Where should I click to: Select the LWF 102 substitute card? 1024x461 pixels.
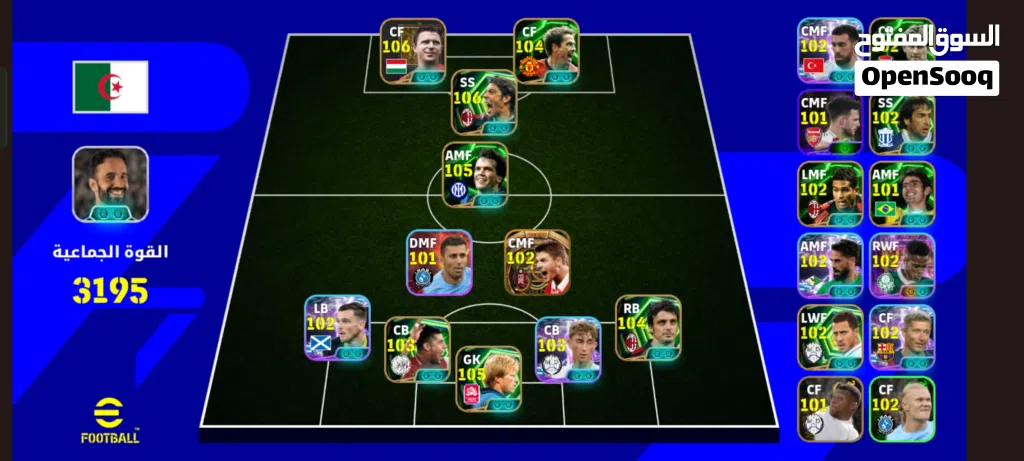click(x=830, y=338)
